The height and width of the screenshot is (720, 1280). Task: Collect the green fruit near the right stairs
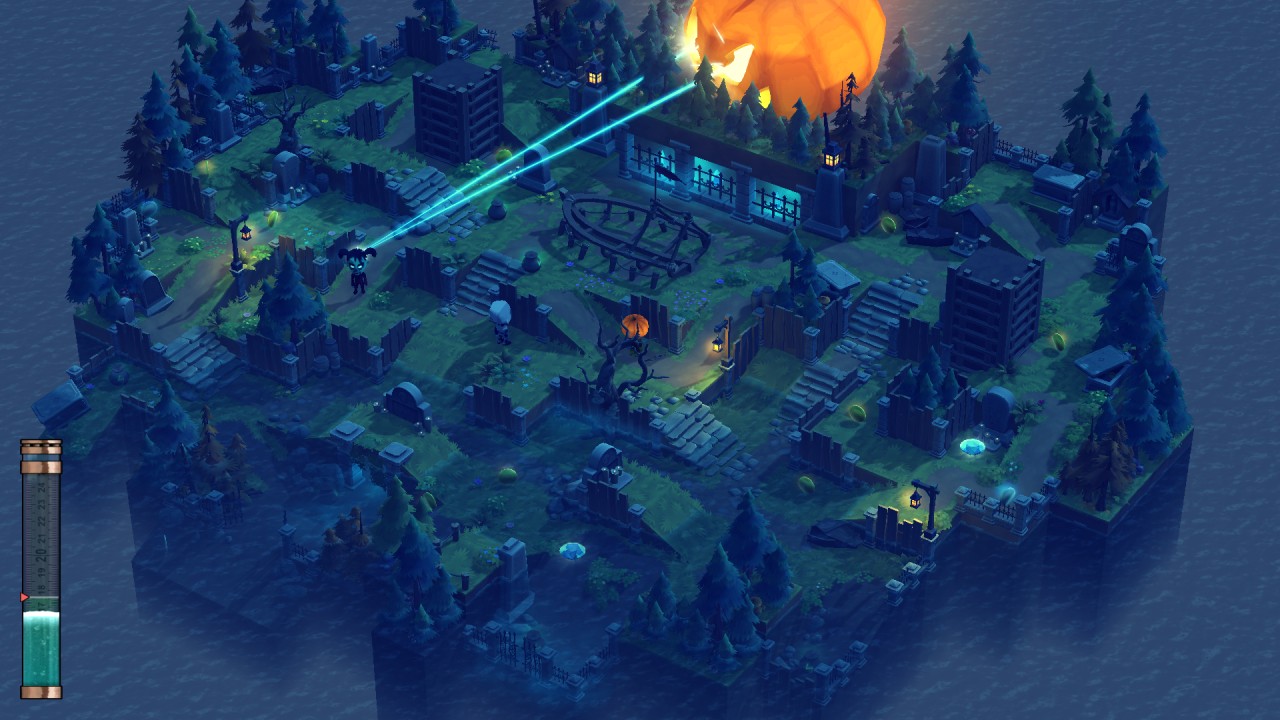[x=857, y=414]
